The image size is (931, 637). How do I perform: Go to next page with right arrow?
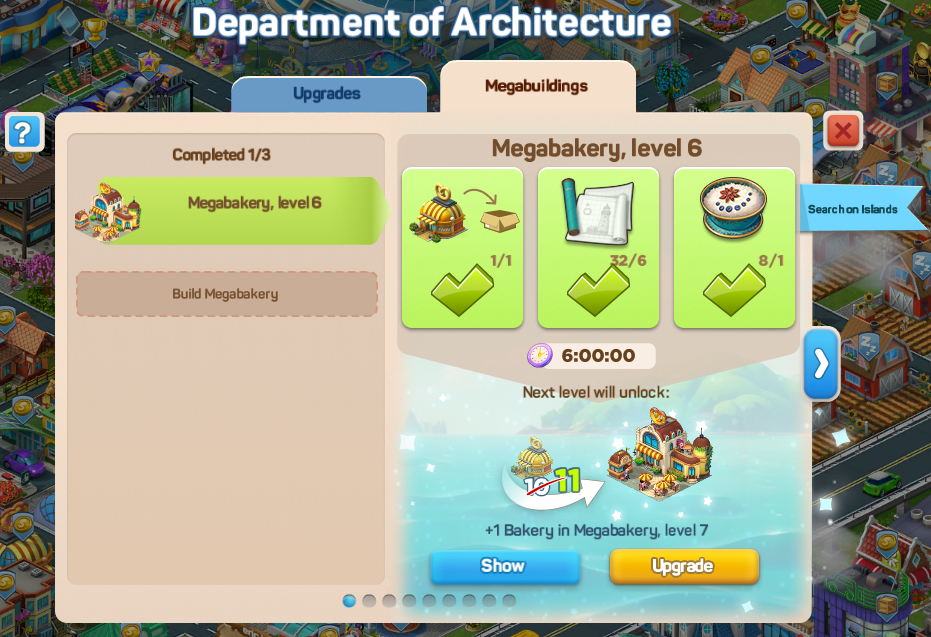point(821,364)
